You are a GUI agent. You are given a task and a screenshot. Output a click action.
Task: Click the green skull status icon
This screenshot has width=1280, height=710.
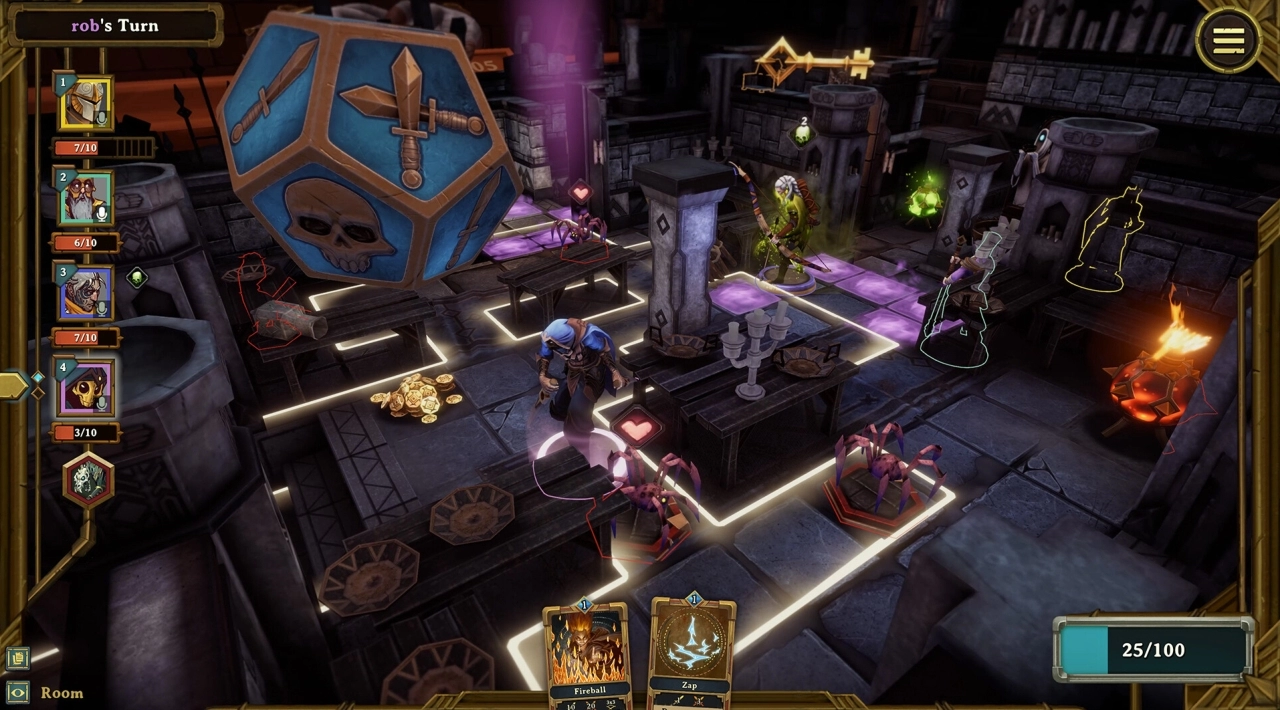(137, 278)
